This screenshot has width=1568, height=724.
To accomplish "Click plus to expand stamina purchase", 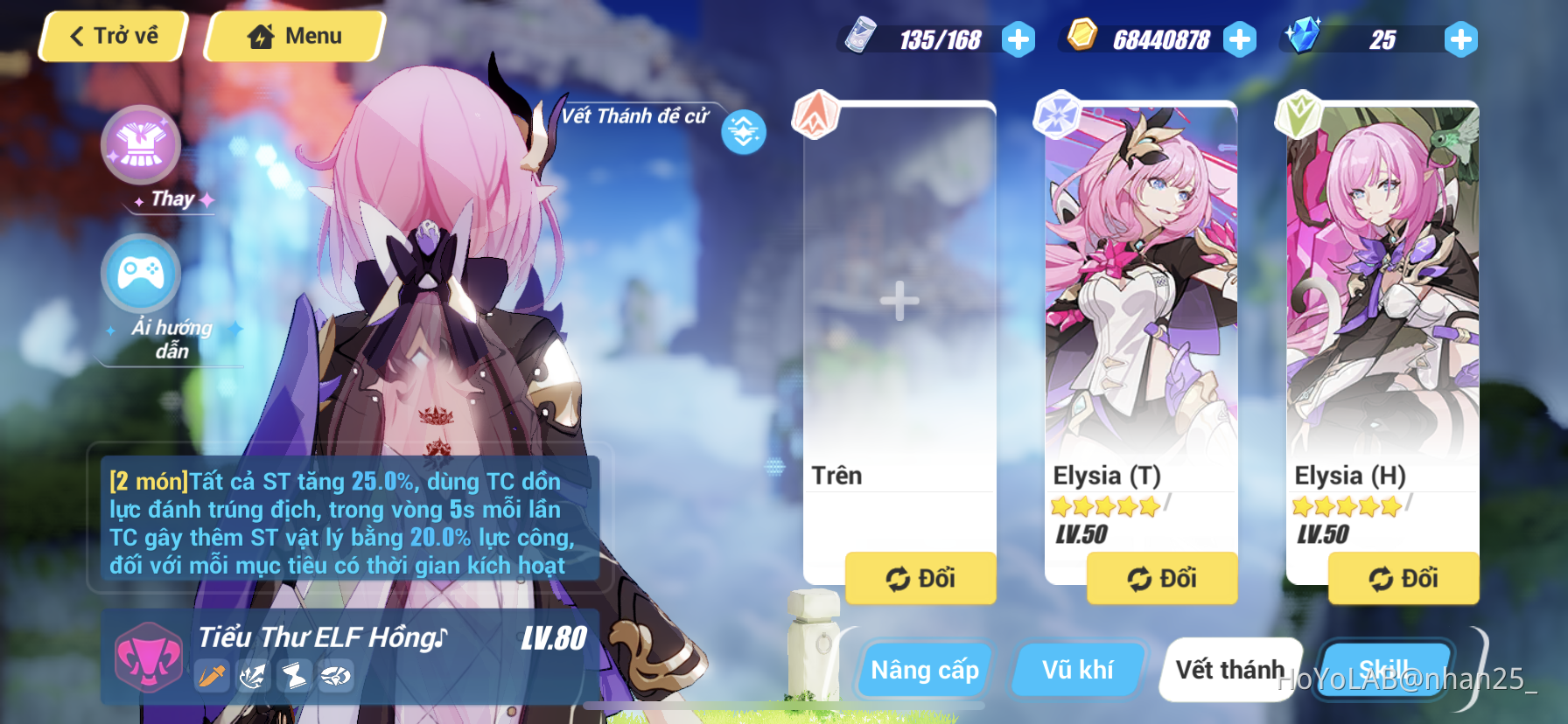I will tap(1017, 38).
